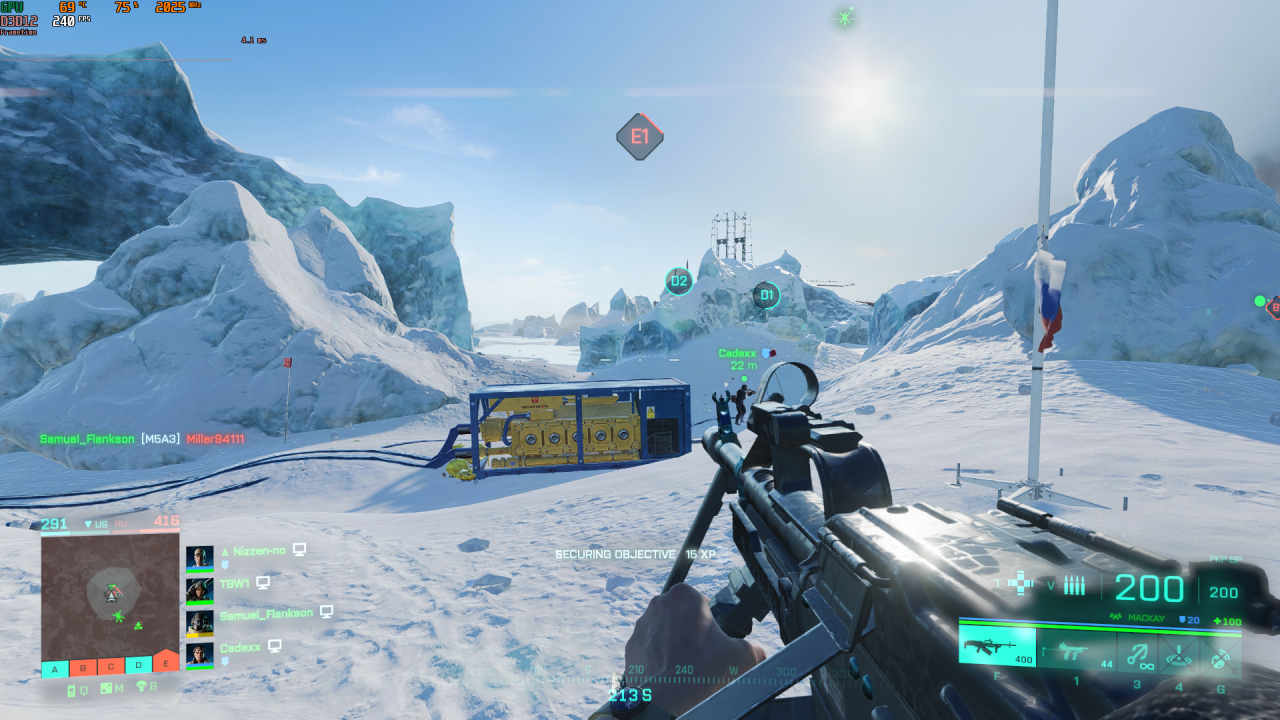Image resolution: width=1280 pixels, height=720 pixels.
Task: Click TBW1's green health bar in squad list
Action: tap(200, 603)
